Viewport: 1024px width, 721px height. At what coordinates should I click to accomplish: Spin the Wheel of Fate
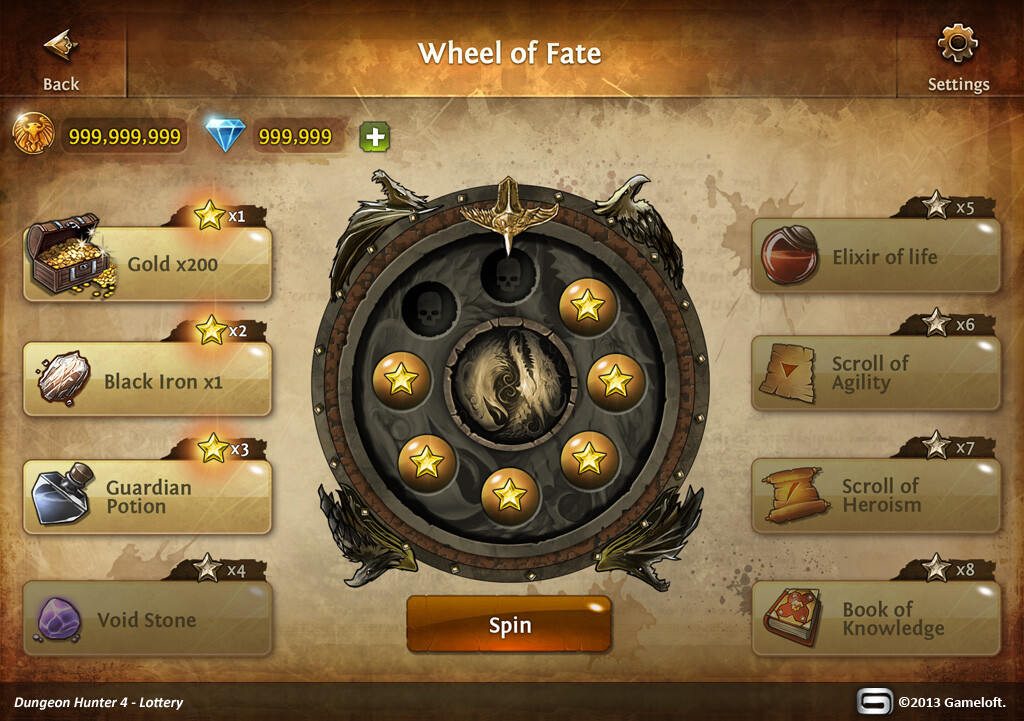(x=509, y=625)
